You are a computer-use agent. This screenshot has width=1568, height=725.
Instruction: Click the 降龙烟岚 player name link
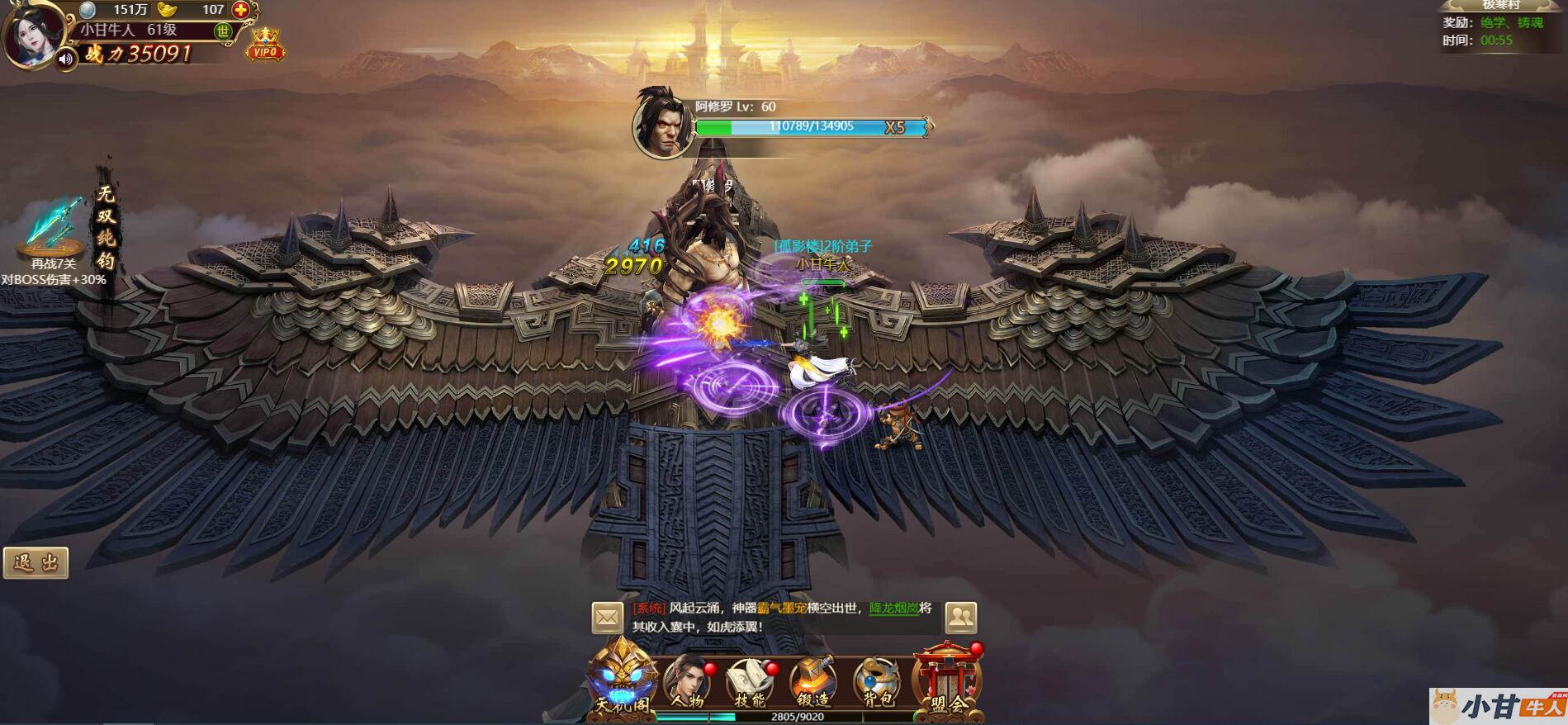[x=893, y=609]
